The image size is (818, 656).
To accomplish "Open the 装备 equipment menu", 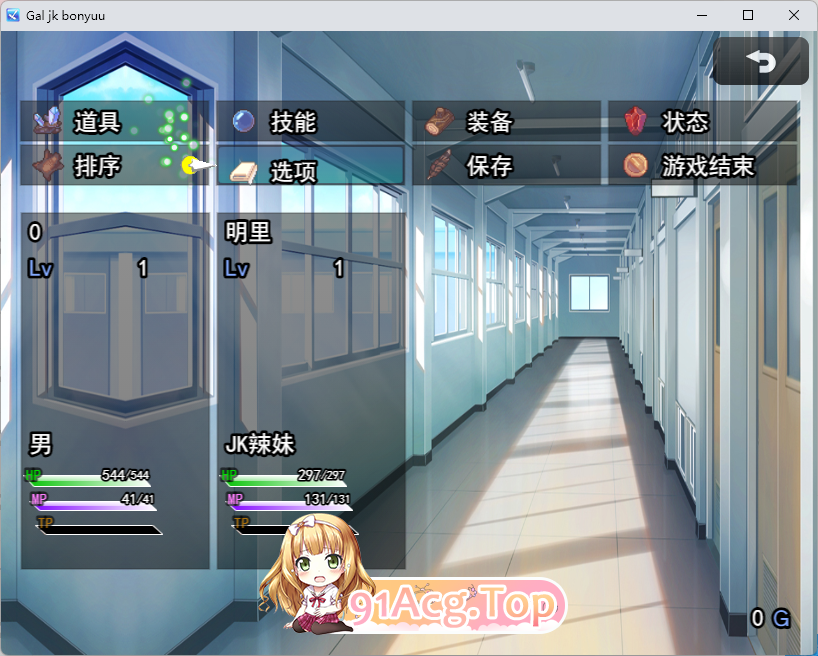I will (506, 122).
